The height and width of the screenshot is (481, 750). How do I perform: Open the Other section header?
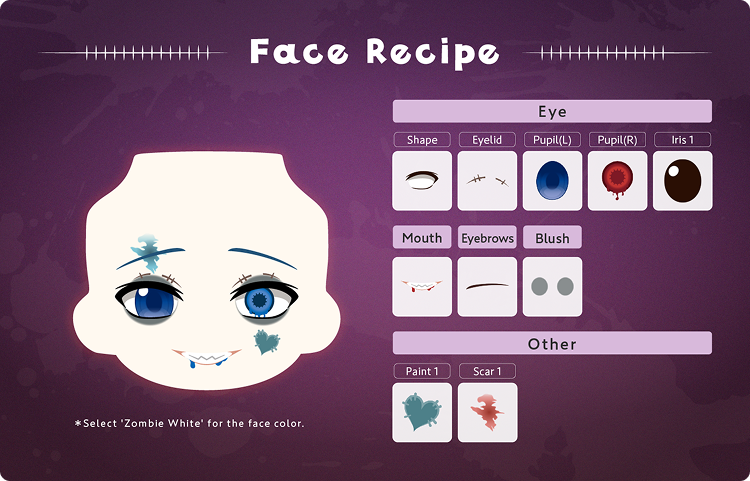tap(552, 343)
